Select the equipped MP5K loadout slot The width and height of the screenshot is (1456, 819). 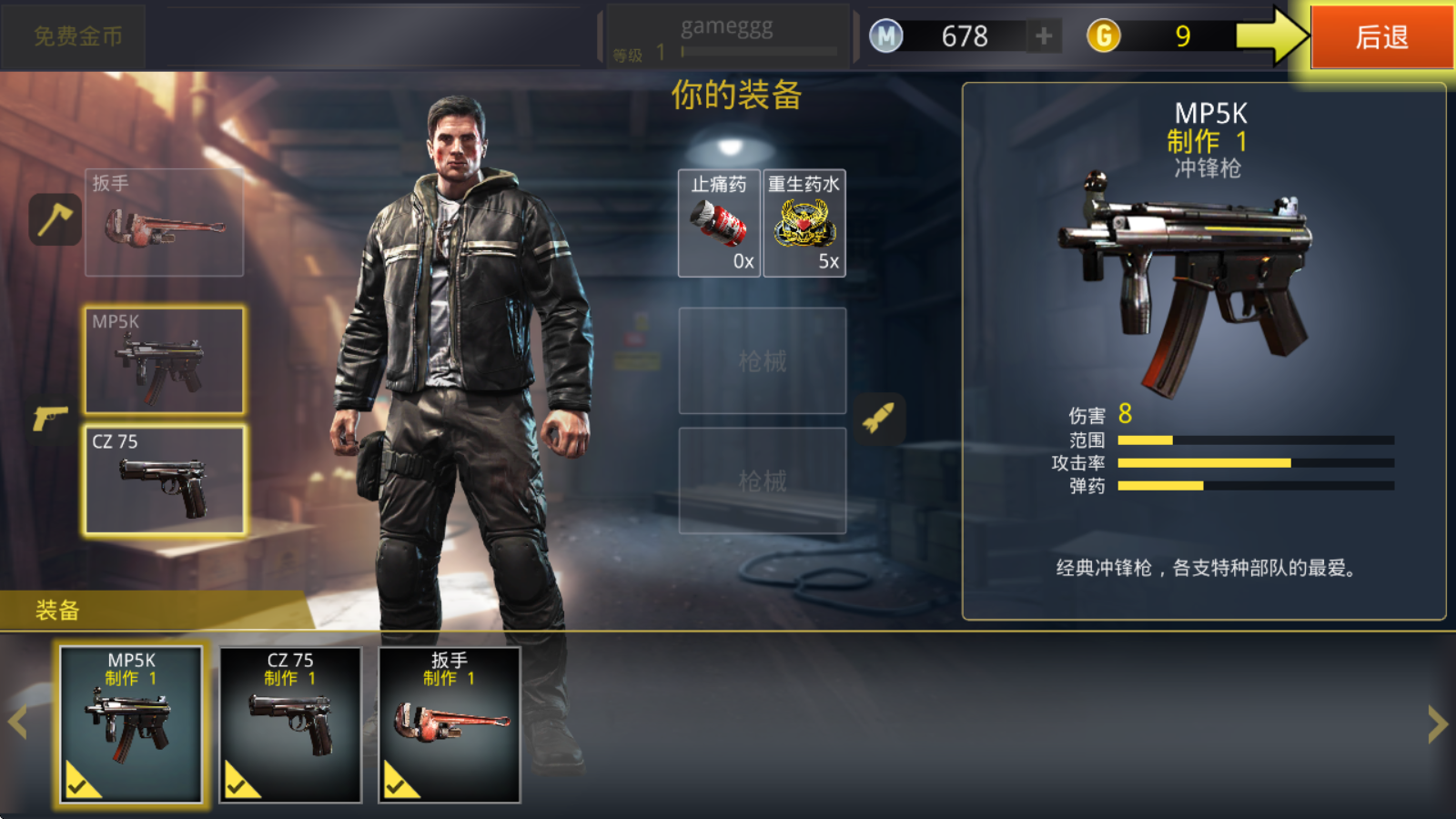point(164,360)
